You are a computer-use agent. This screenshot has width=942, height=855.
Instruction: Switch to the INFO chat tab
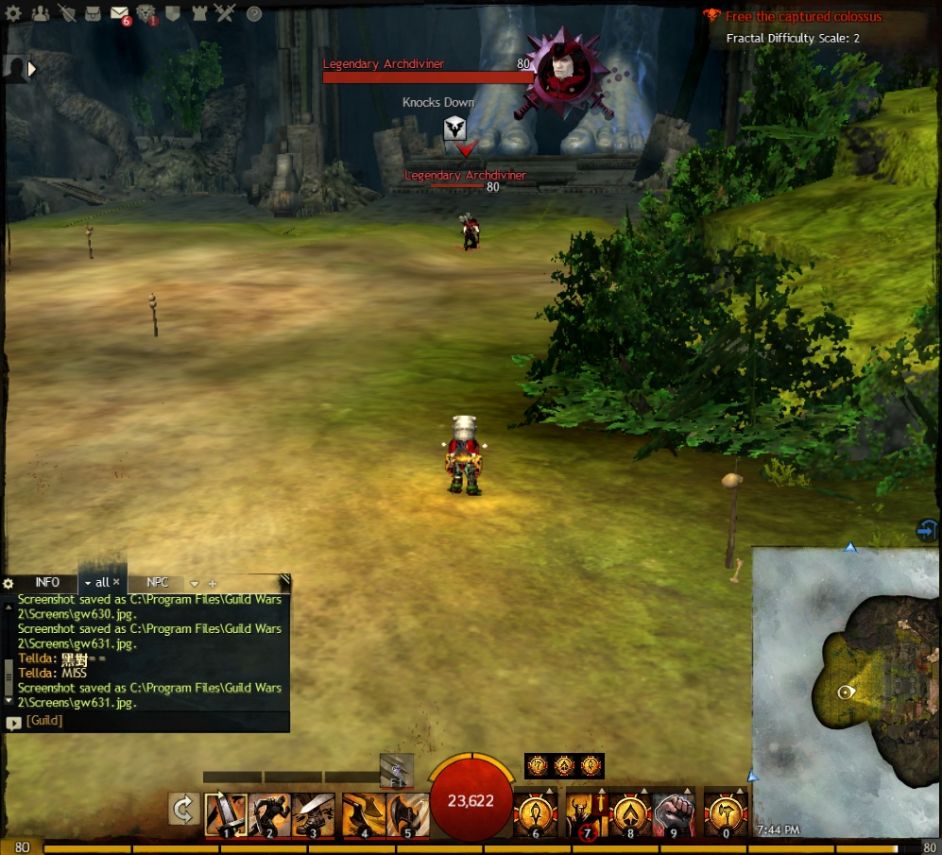click(x=47, y=582)
